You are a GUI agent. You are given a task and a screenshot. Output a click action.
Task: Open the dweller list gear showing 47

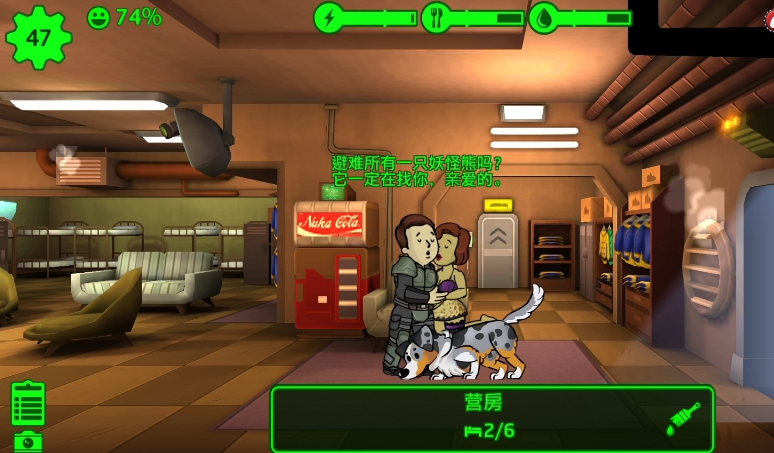pos(39,36)
